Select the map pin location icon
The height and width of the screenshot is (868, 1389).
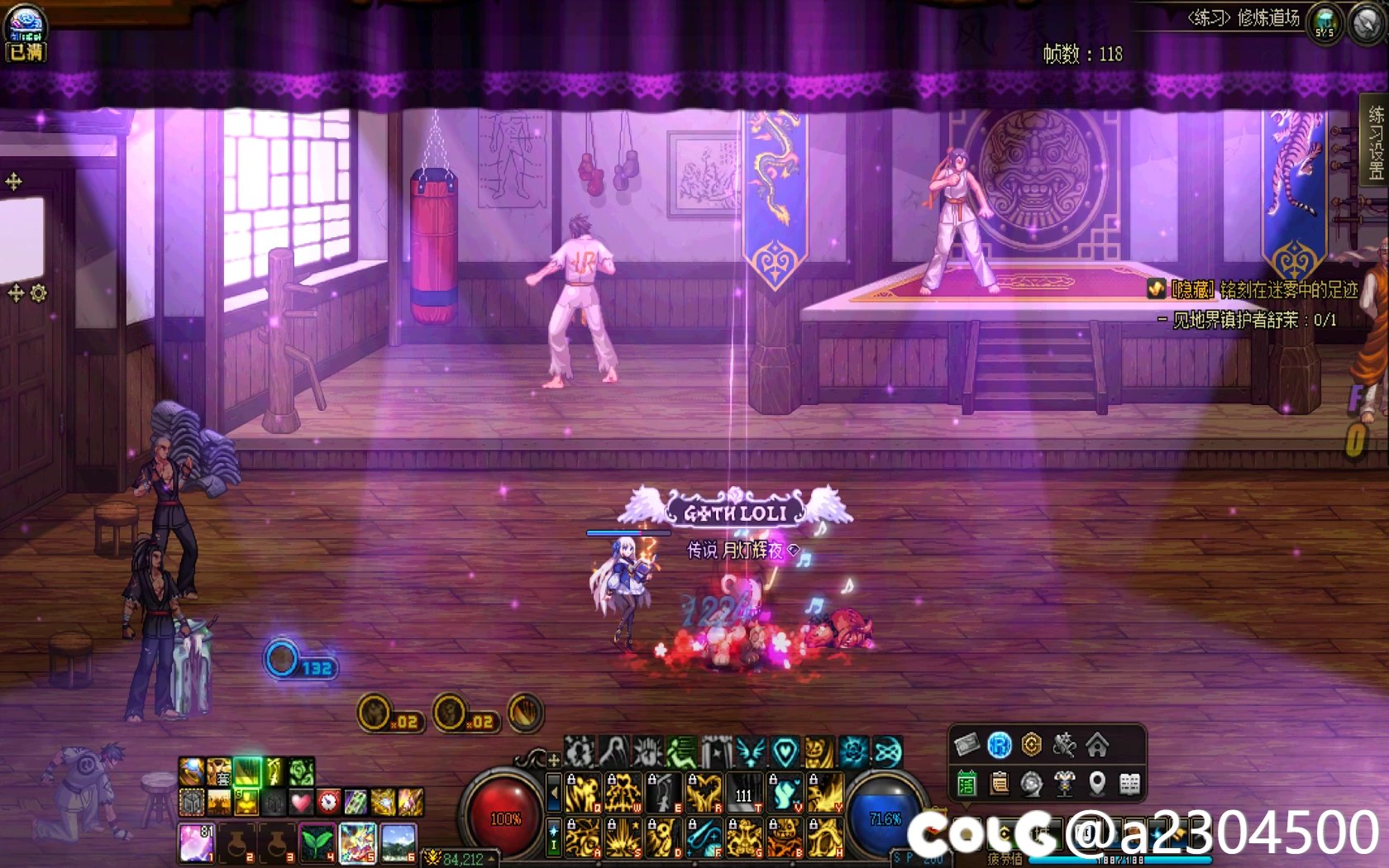tap(1097, 783)
